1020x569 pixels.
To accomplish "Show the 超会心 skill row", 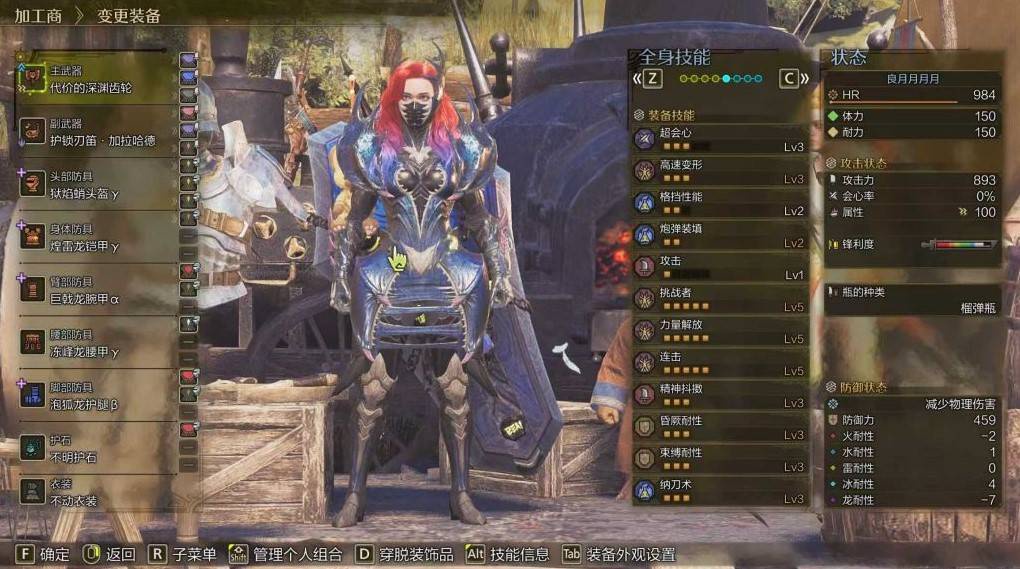I will [x=719, y=139].
